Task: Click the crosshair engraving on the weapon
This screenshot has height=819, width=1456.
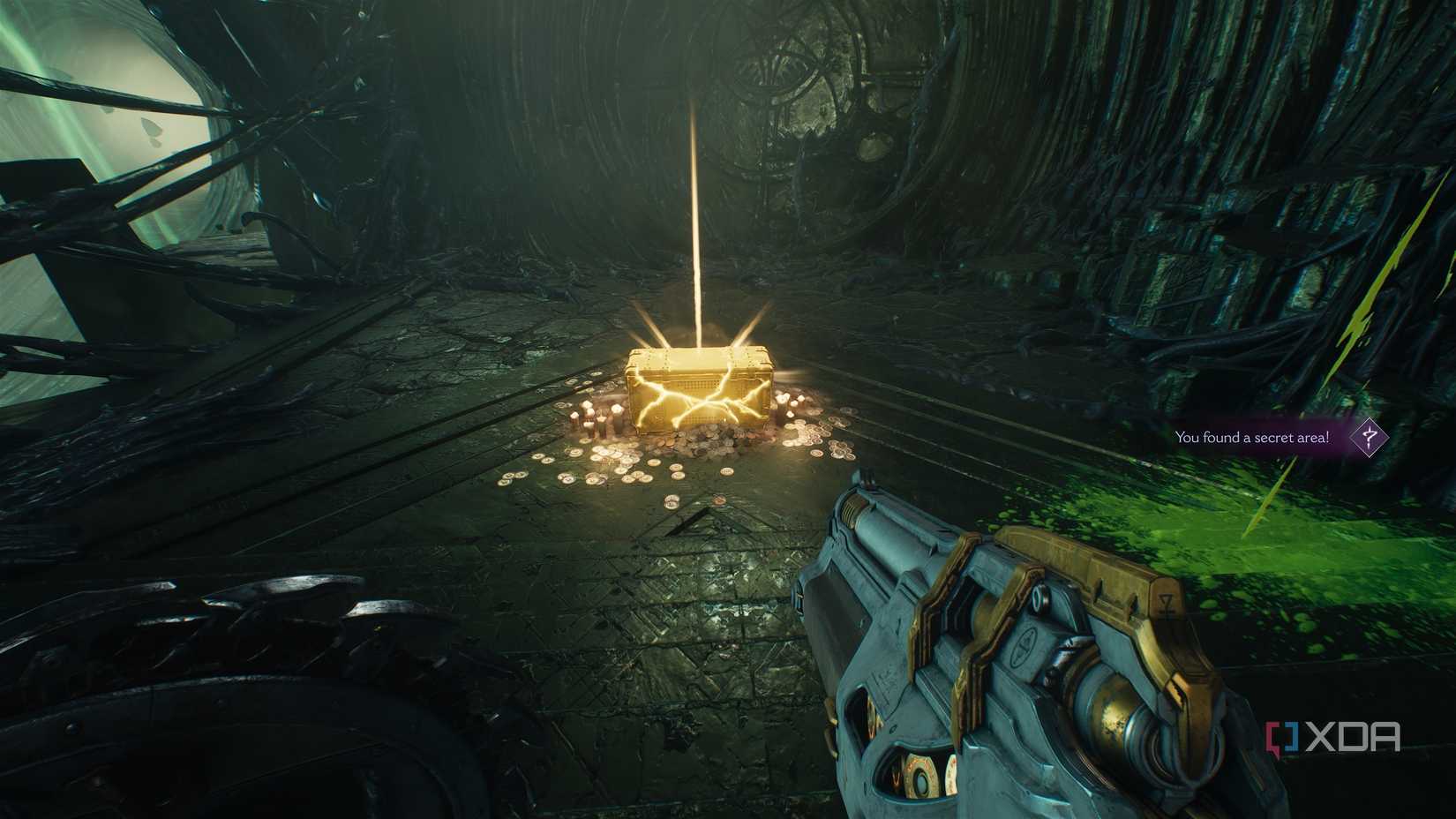Action: coord(1024,644)
